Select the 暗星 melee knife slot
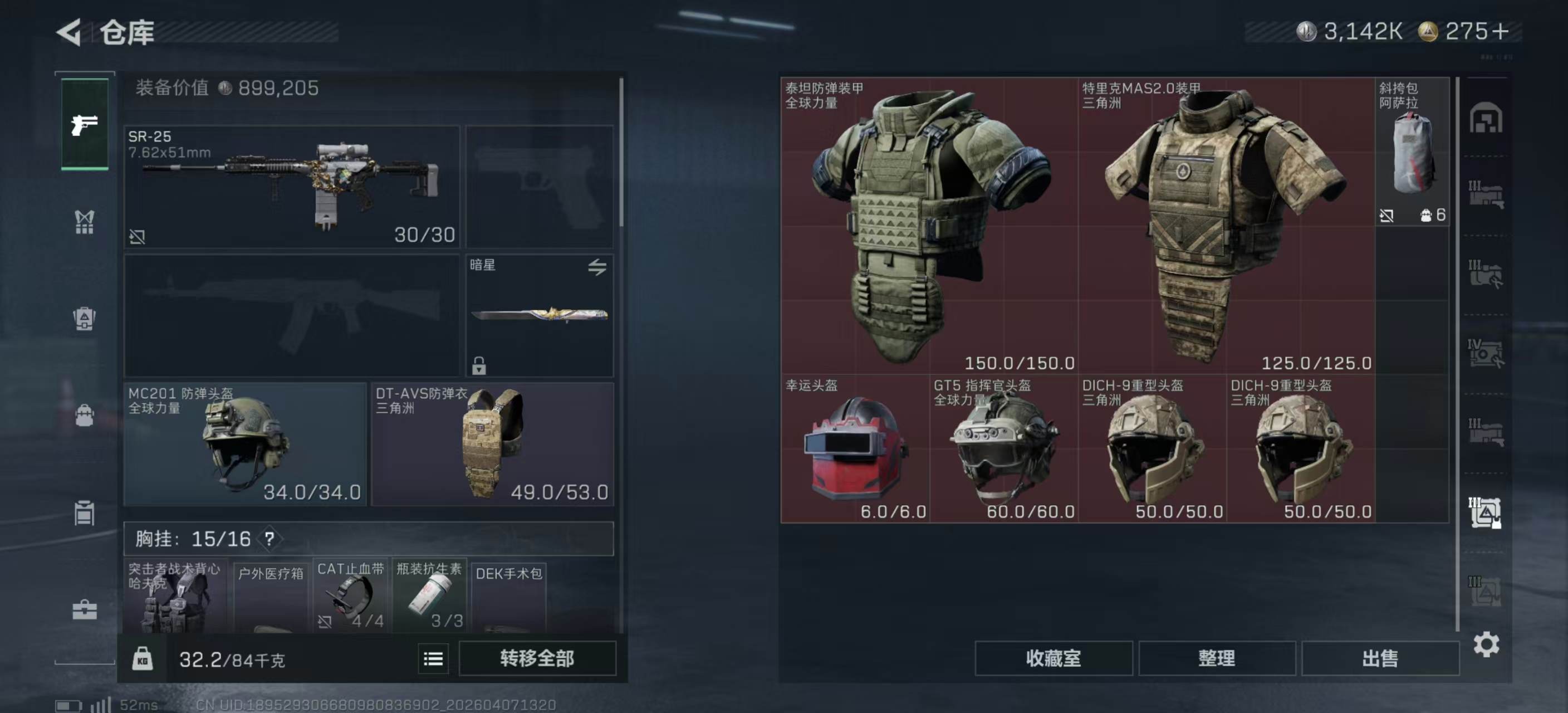The width and height of the screenshot is (1568, 713). tap(540, 315)
